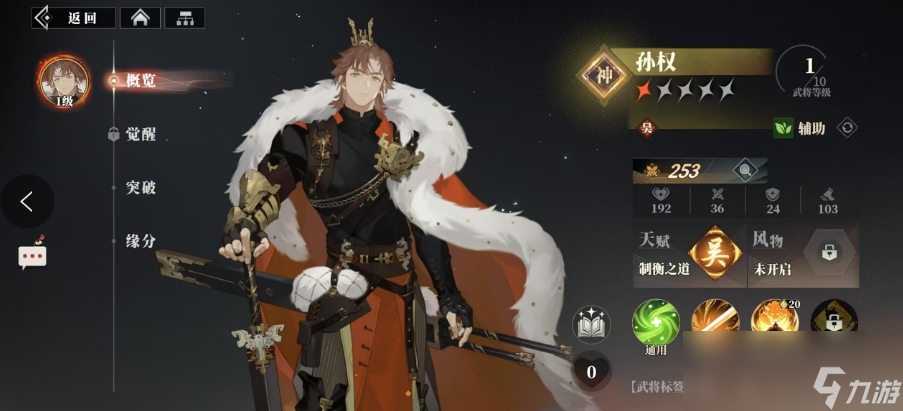Select the level 1 Sun Quan portrait

click(62, 80)
